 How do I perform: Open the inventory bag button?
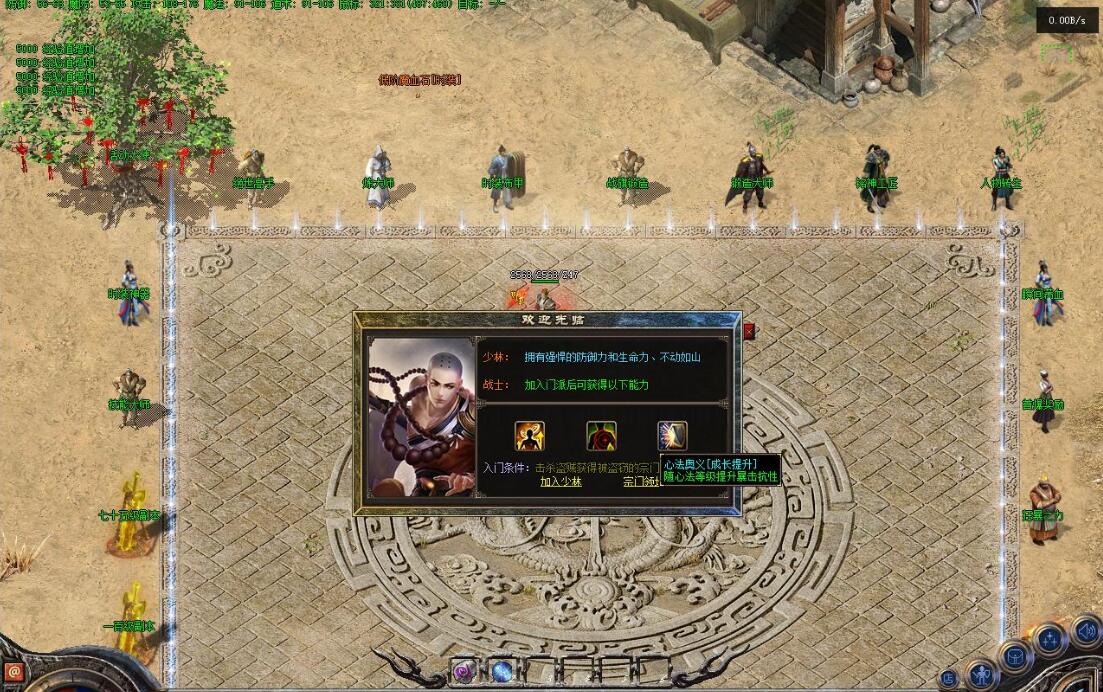click(1014, 658)
